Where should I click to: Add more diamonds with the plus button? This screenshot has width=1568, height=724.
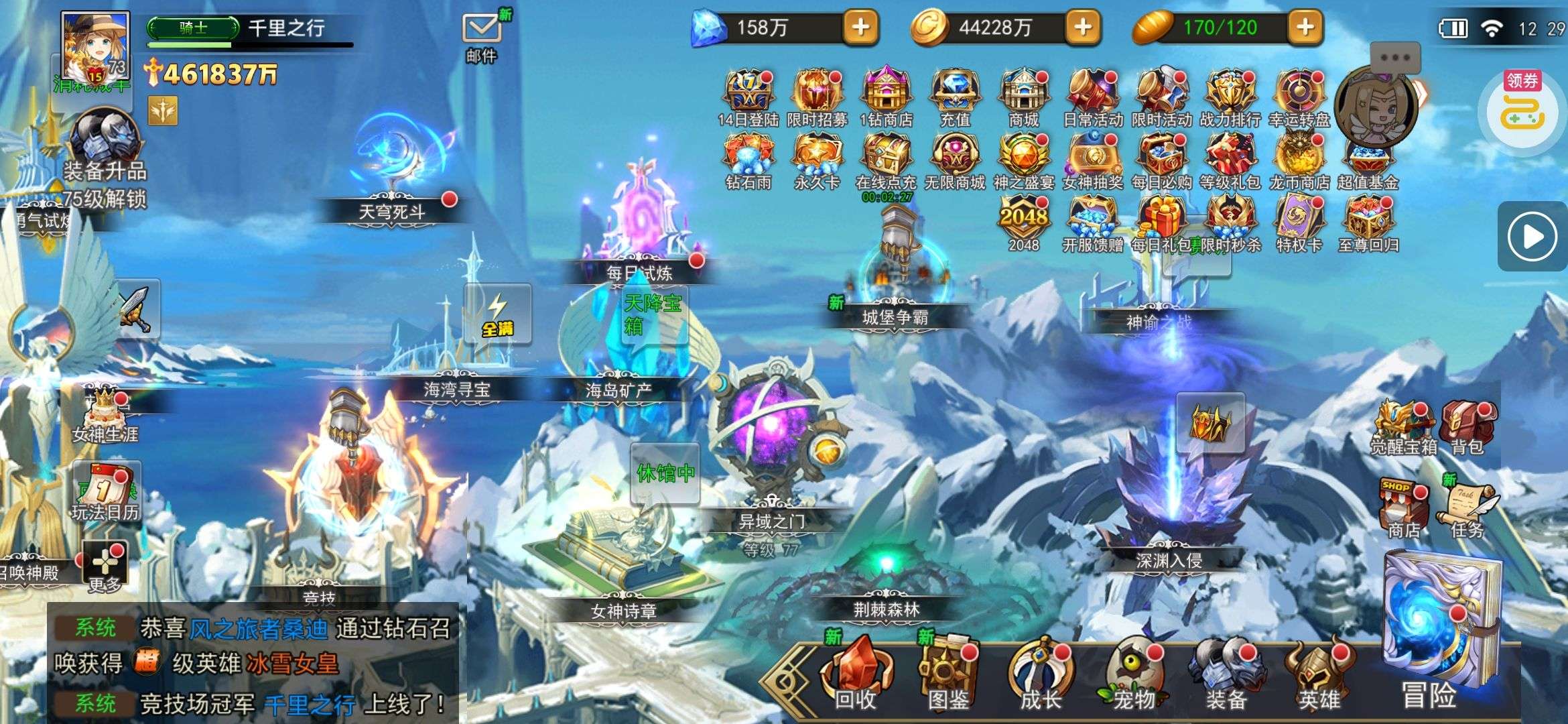860,27
